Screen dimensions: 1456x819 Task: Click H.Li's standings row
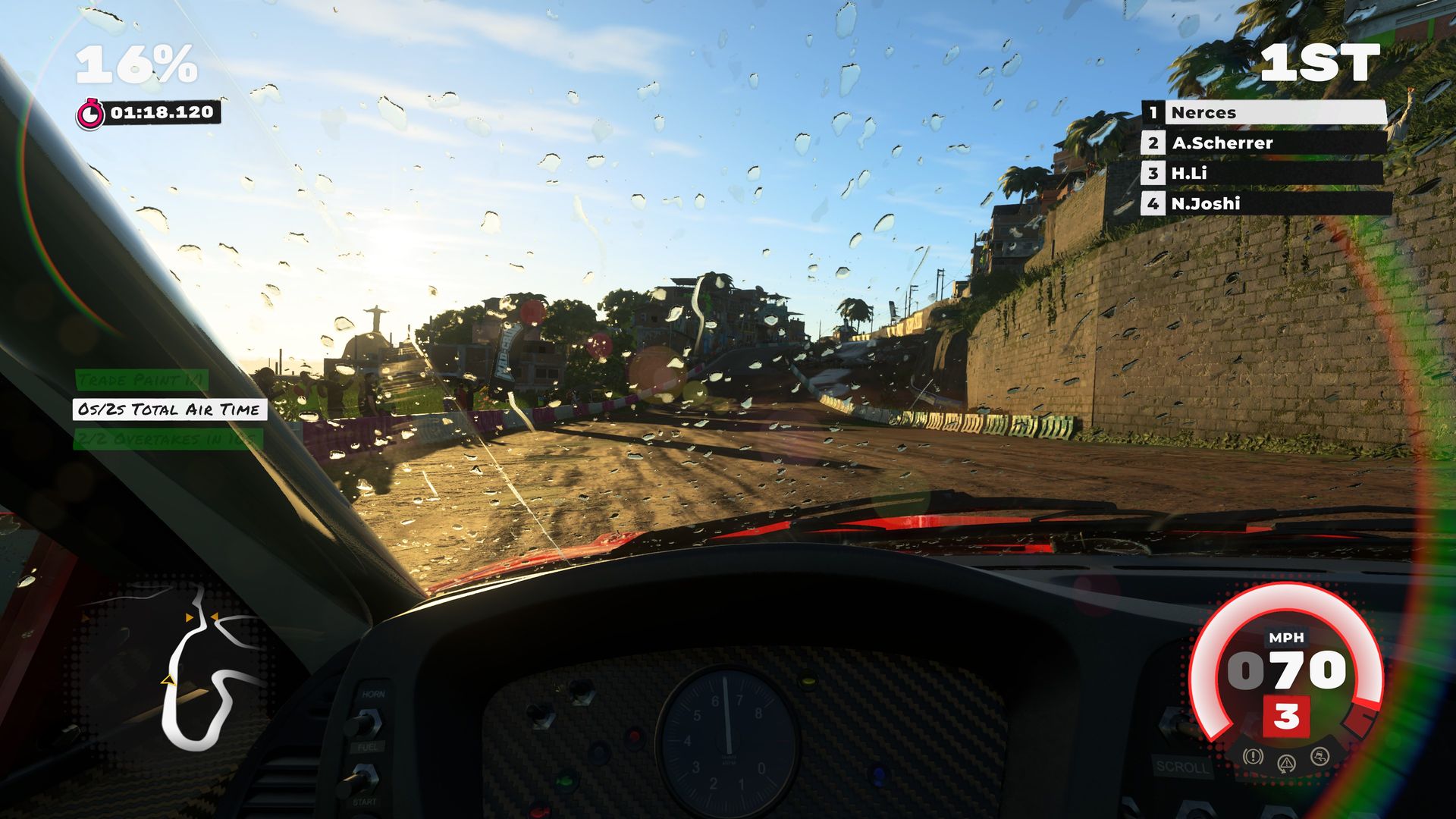[x=1264, y=174]
